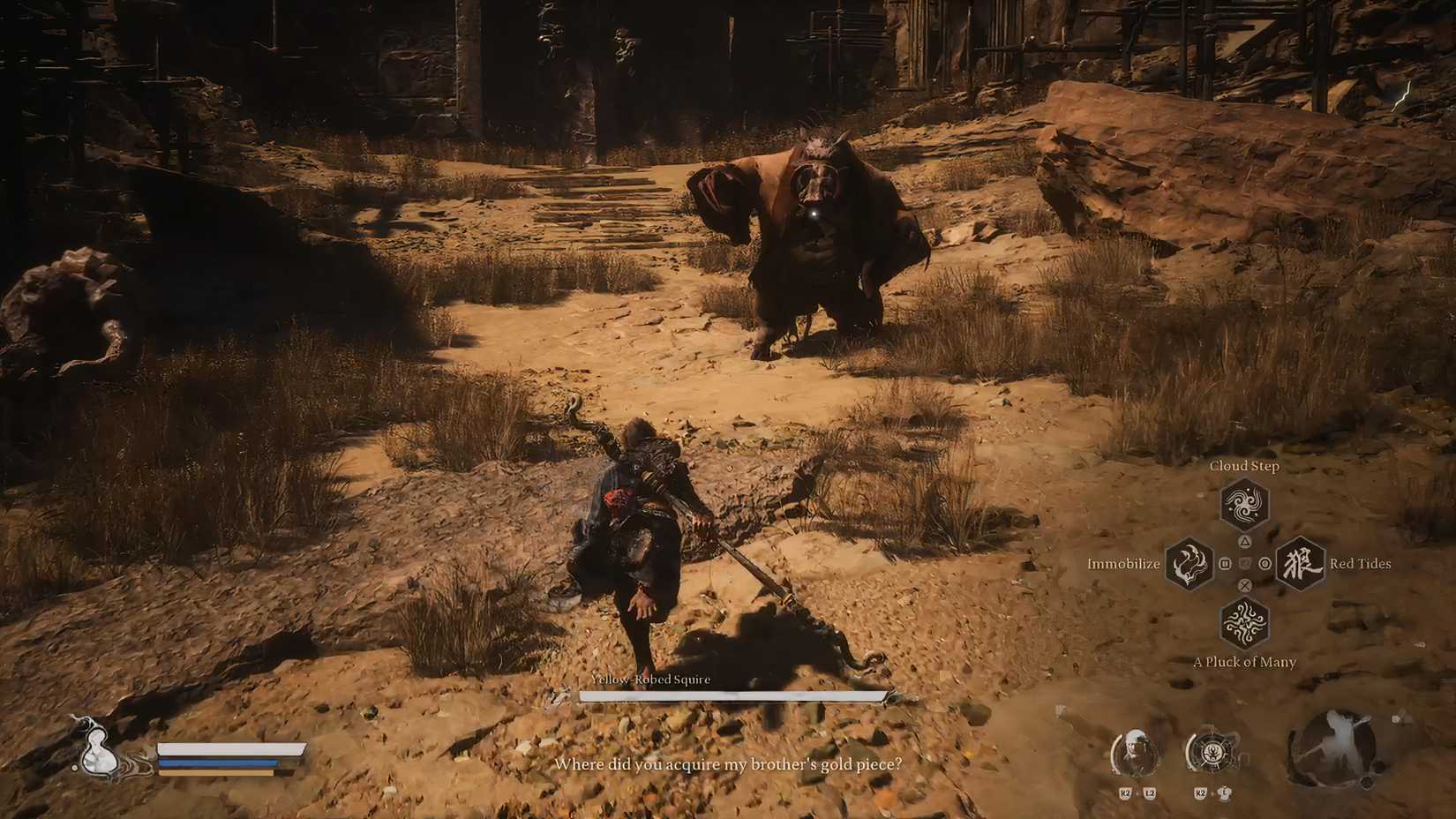Screen dimensions: 1456x819
Task: Click the Triangle button glyph above wheel center
Action: pos(1245,542)
